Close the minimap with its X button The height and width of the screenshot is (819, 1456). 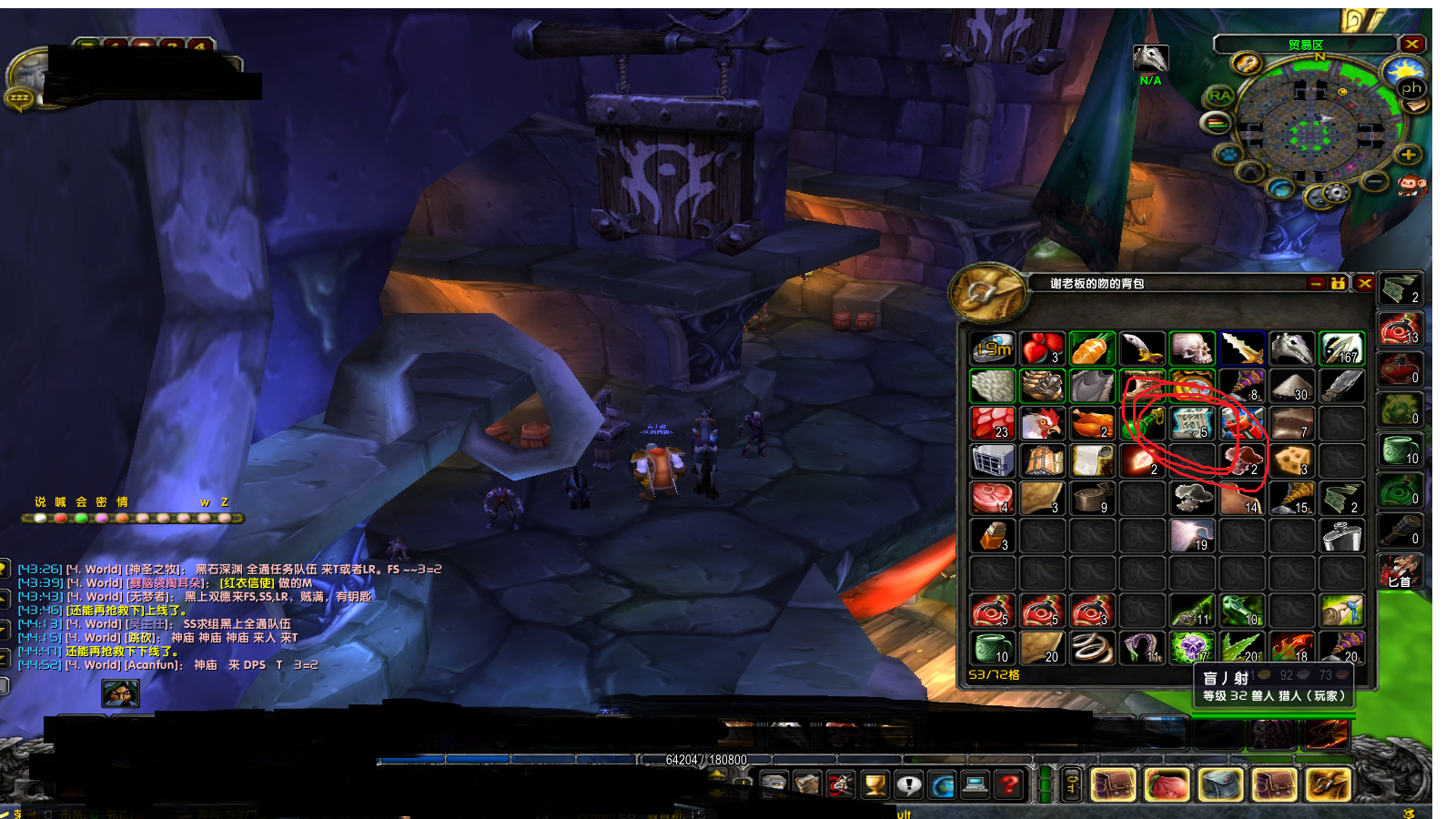(1411, 44)
